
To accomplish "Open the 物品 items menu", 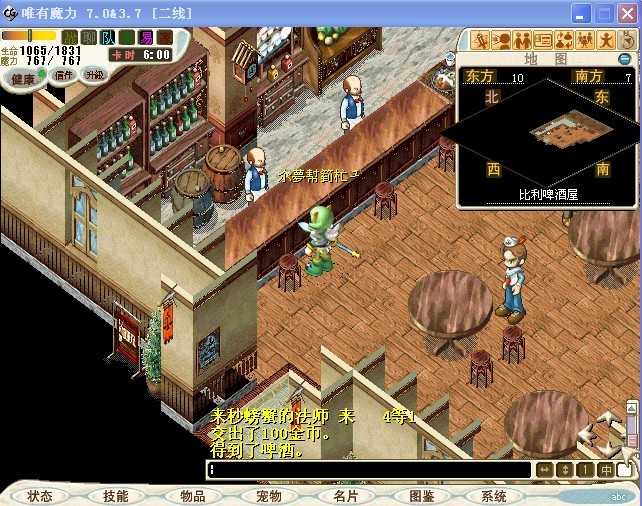I will point(192,496).
